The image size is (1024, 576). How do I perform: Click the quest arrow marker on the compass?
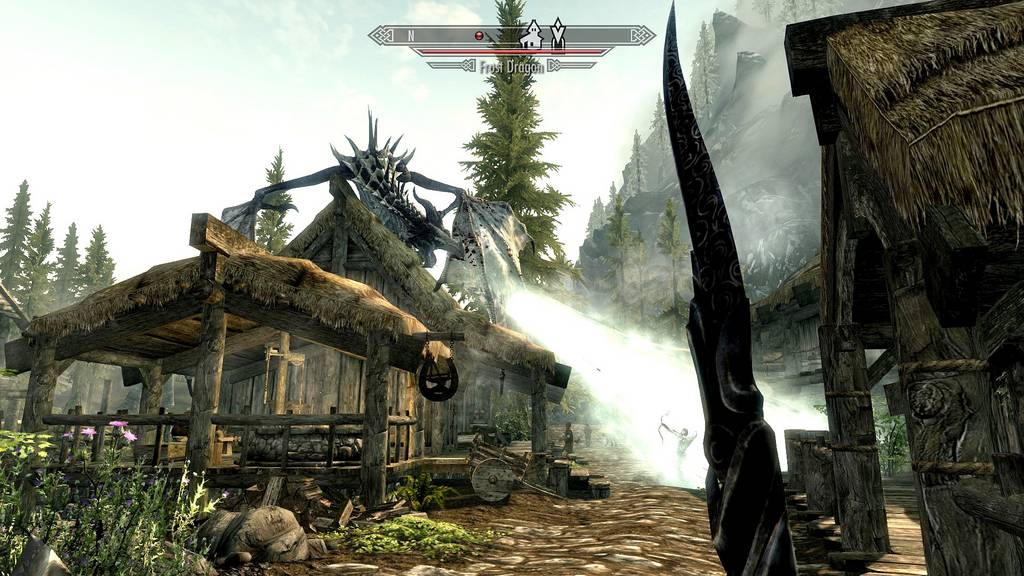558,34
